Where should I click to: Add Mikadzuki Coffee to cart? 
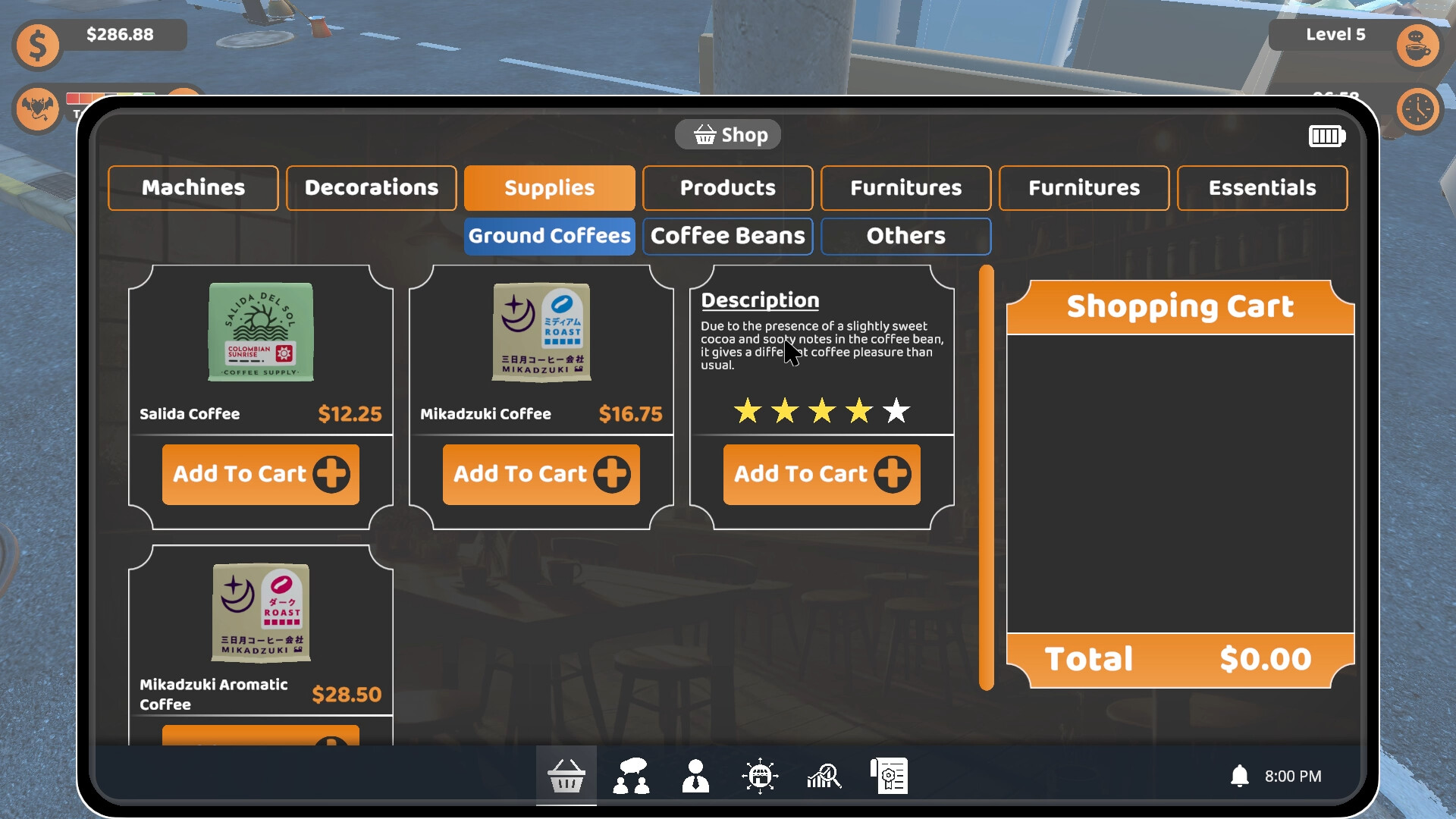pos(541,474)
